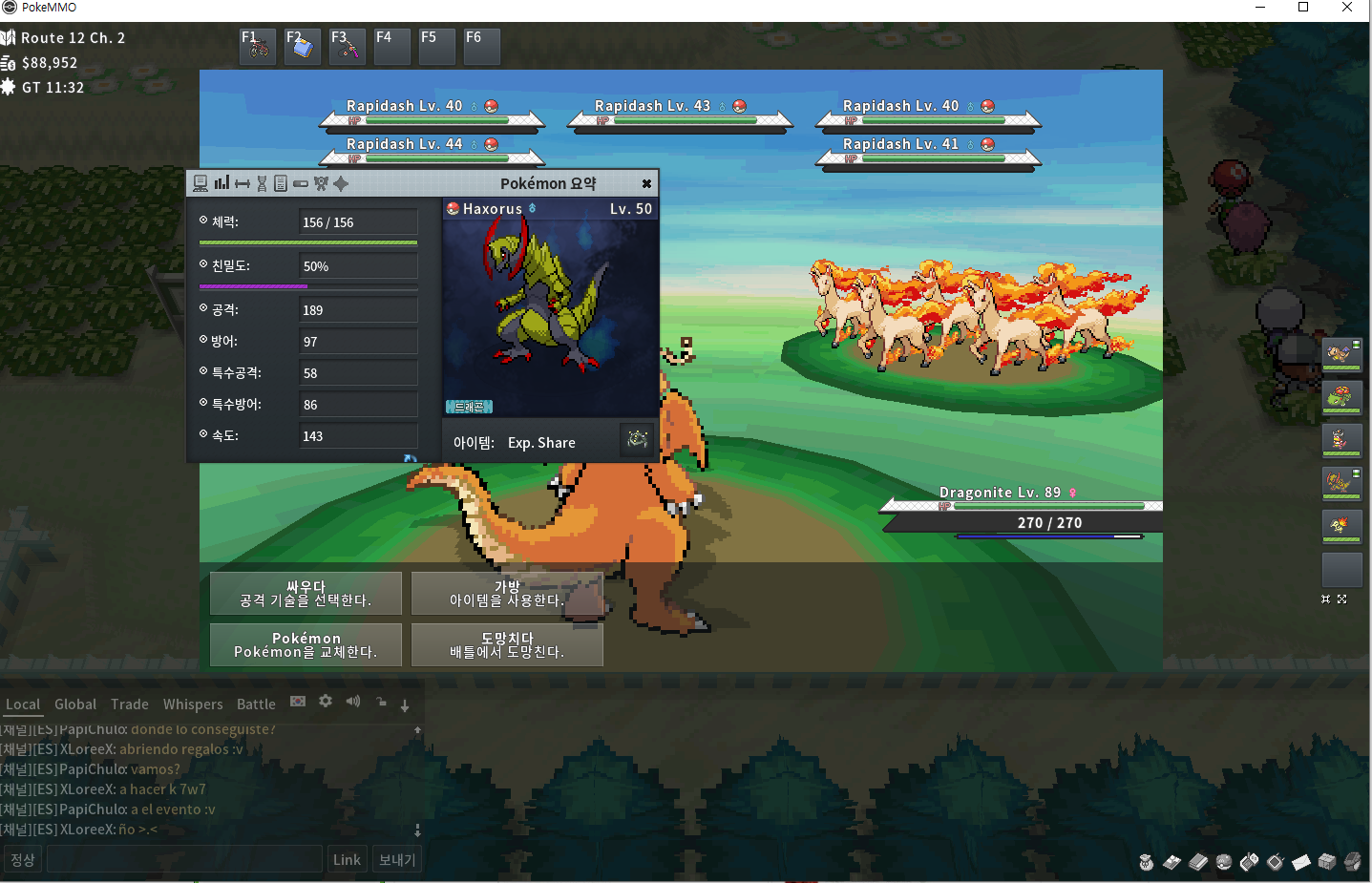The image size is (1372, 883).
Task: Close the Pokémon summary window
Action: pyautogui.click(x=646, y=183)
